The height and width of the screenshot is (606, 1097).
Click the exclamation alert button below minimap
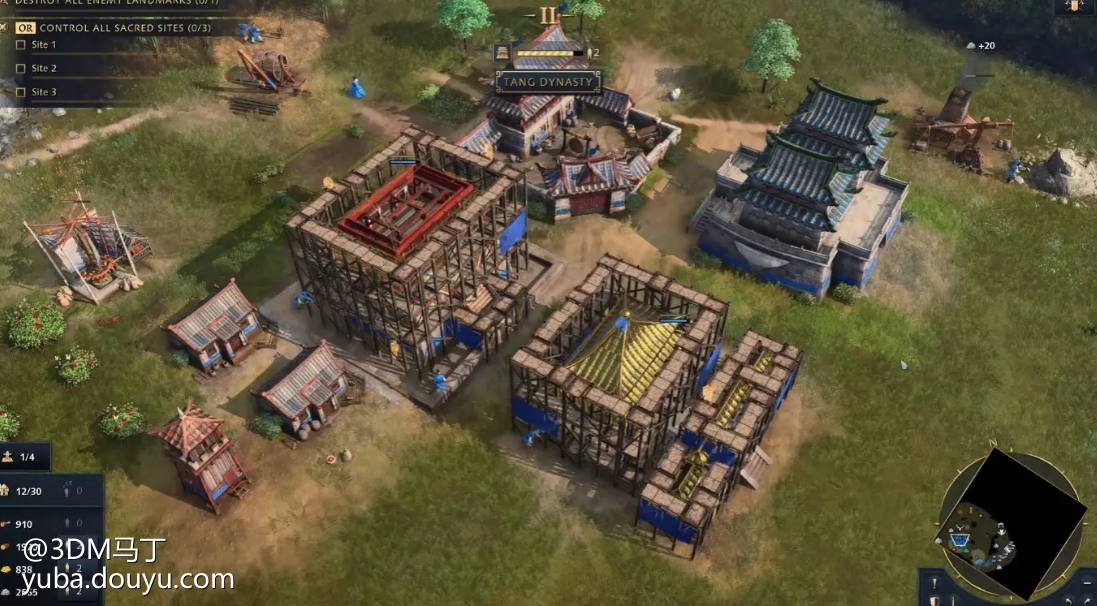click(x=933, y=583)
